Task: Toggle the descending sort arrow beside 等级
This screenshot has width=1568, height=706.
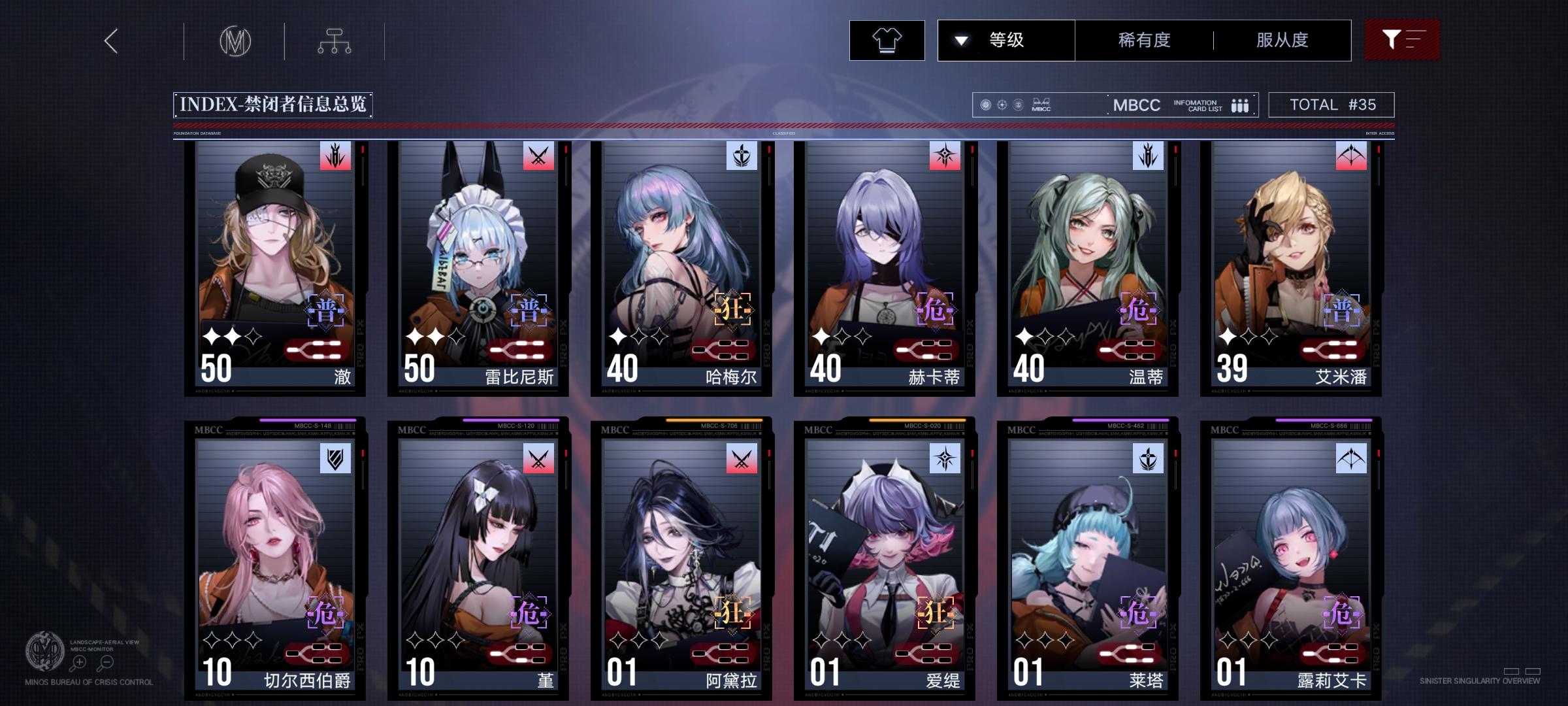Action: pos(960,40)
